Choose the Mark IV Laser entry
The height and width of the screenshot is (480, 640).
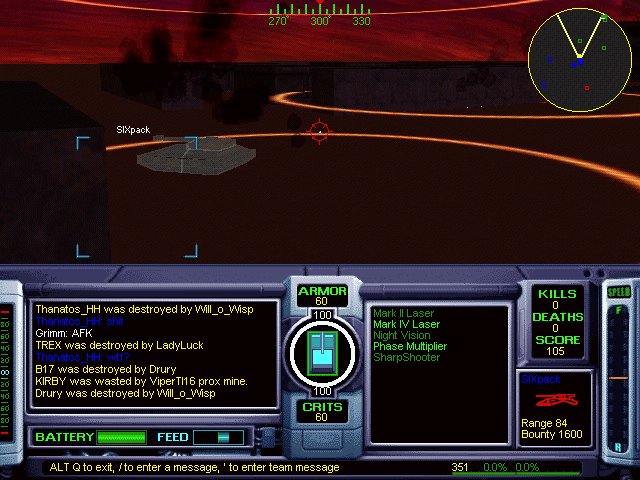tap(406, 324)
